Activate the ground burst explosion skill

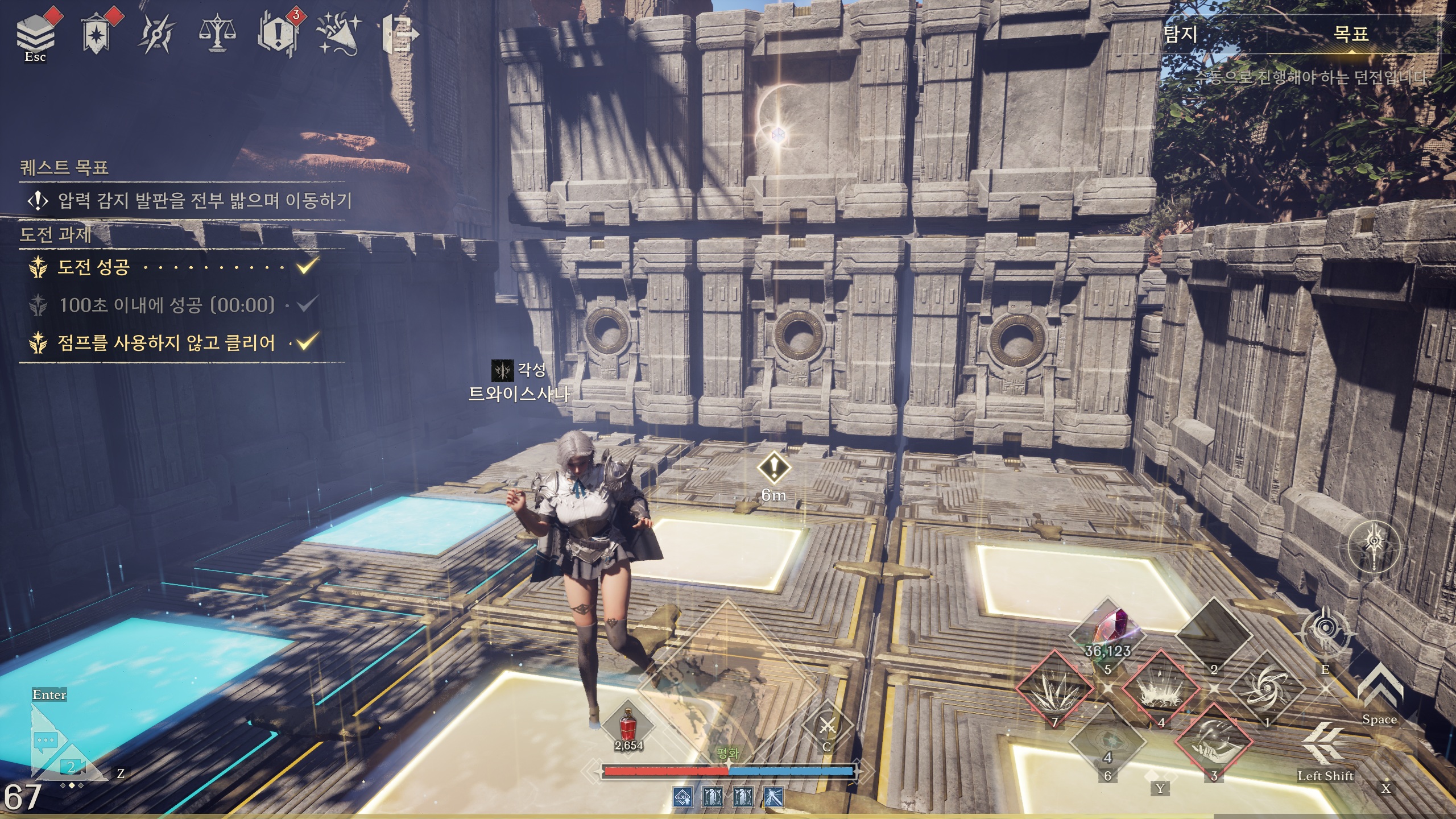point(1160,689)
